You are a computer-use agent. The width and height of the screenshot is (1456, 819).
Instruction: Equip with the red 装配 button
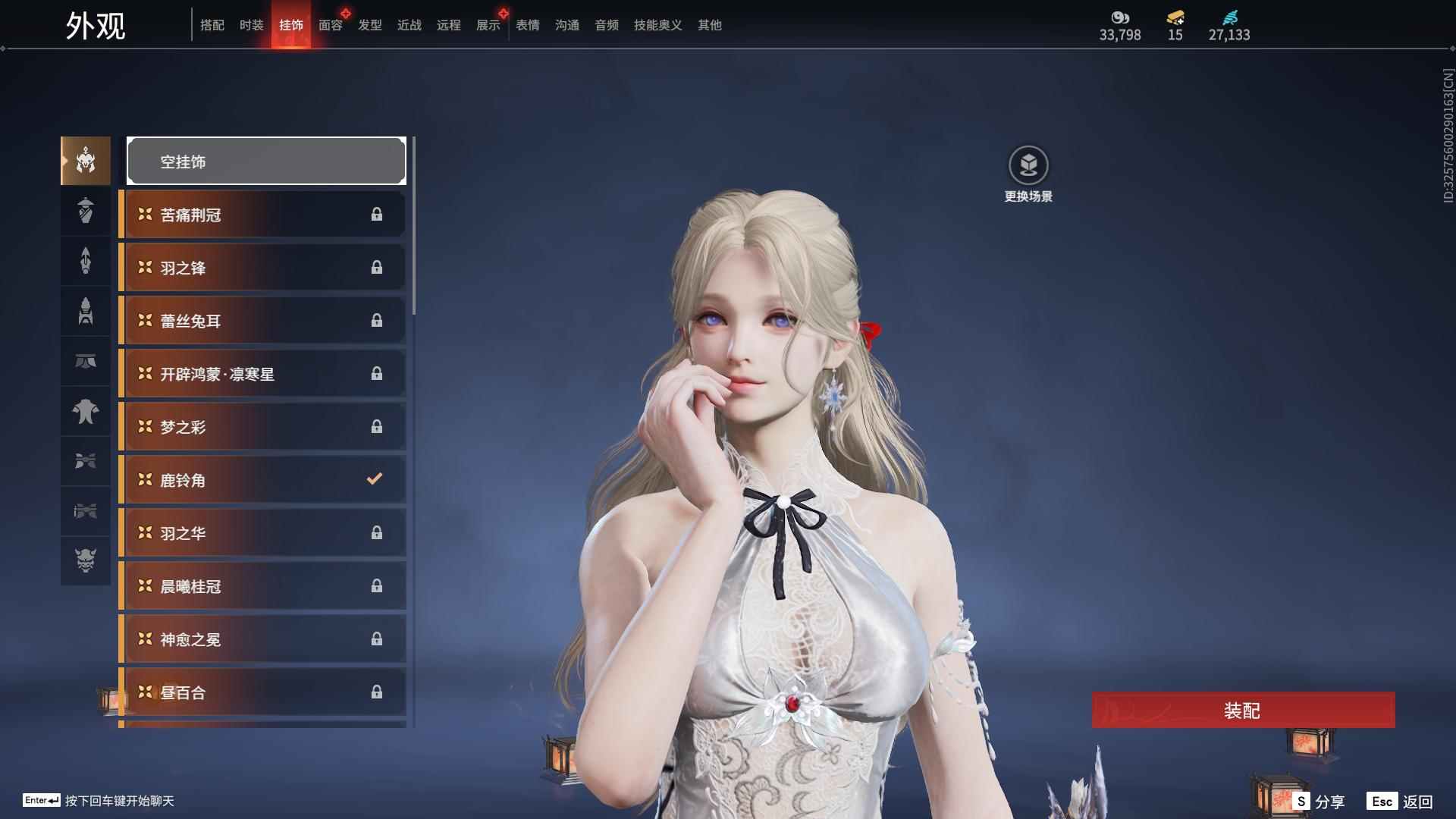tap(1242, 711)
